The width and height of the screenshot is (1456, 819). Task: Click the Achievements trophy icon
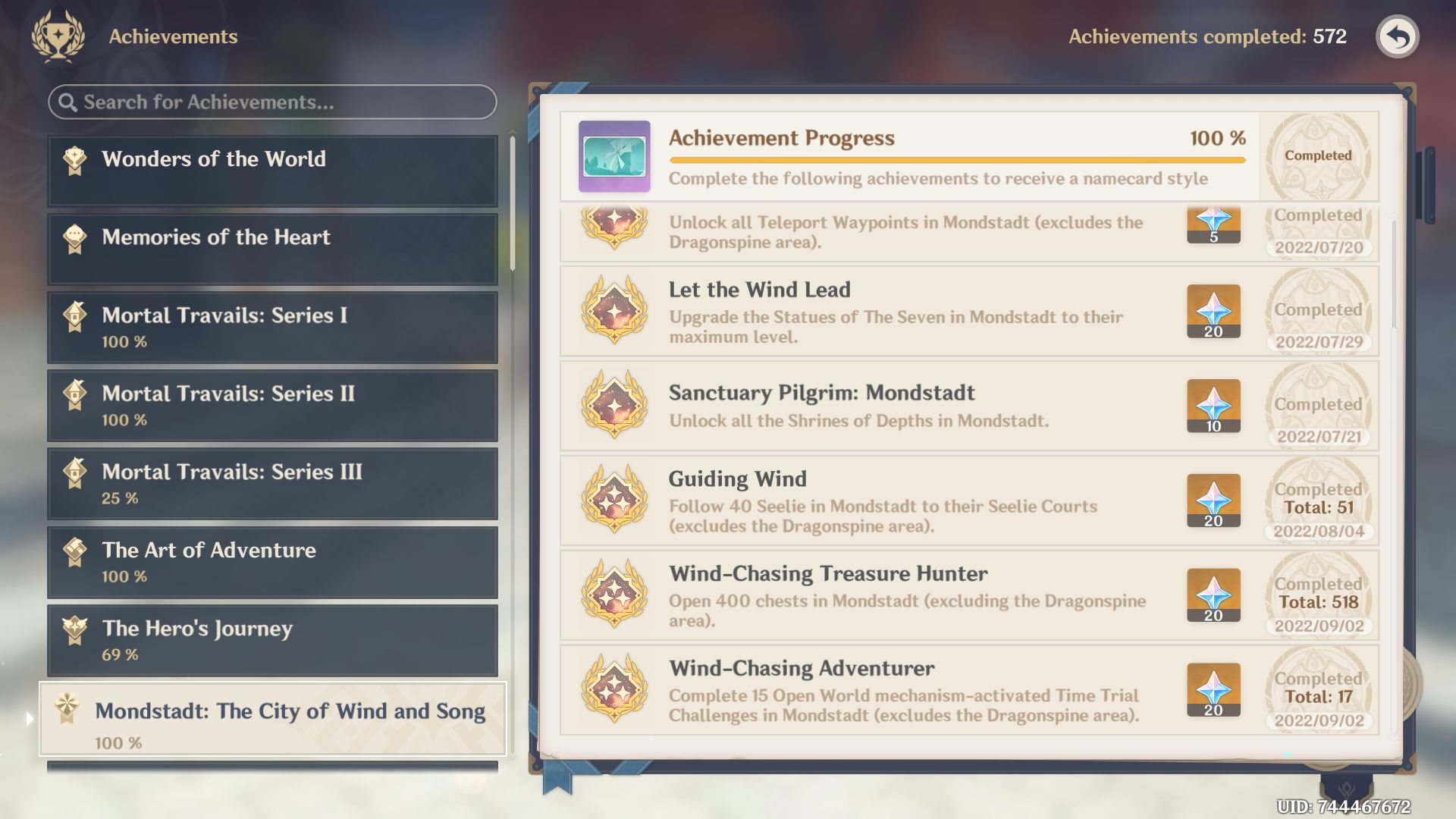(x=57, y=36)
